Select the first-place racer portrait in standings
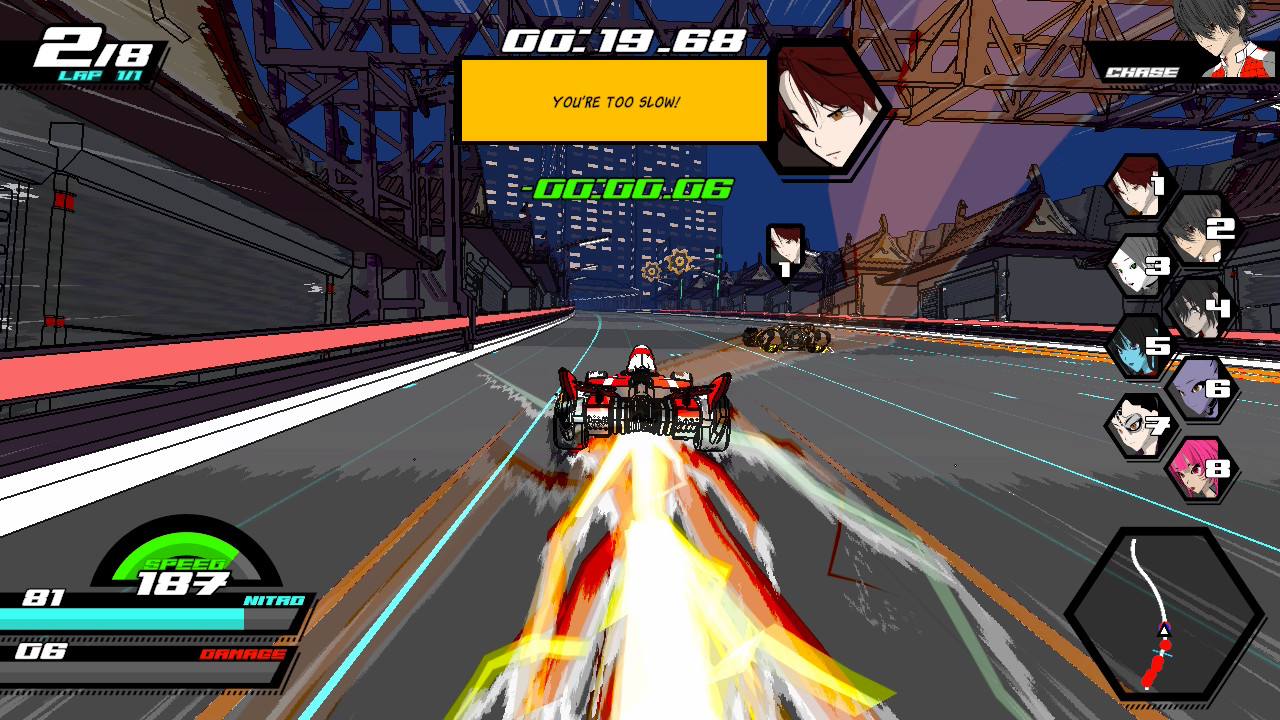This screenshot has height=720, width=1280. click(1138, 187)
